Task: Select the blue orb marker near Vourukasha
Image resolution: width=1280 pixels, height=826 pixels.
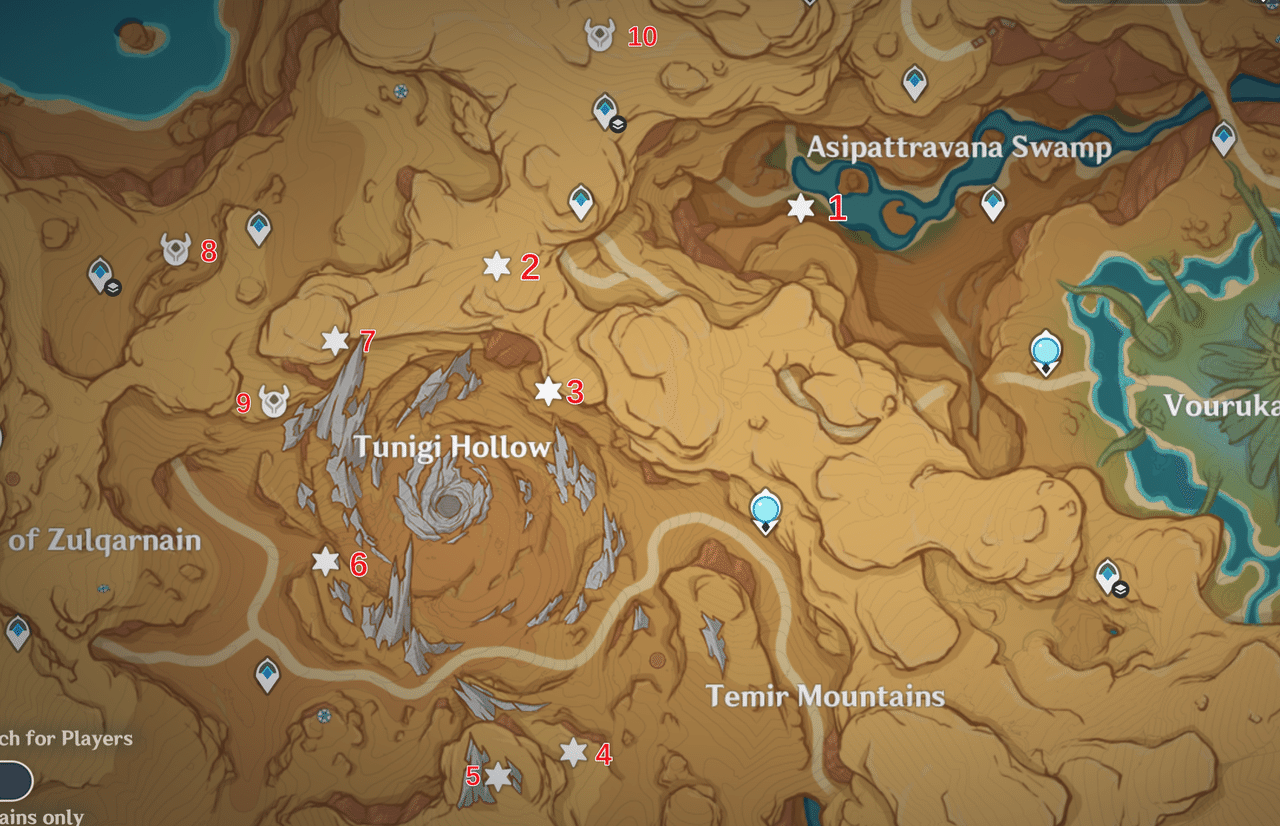Action: point(1044,350)
